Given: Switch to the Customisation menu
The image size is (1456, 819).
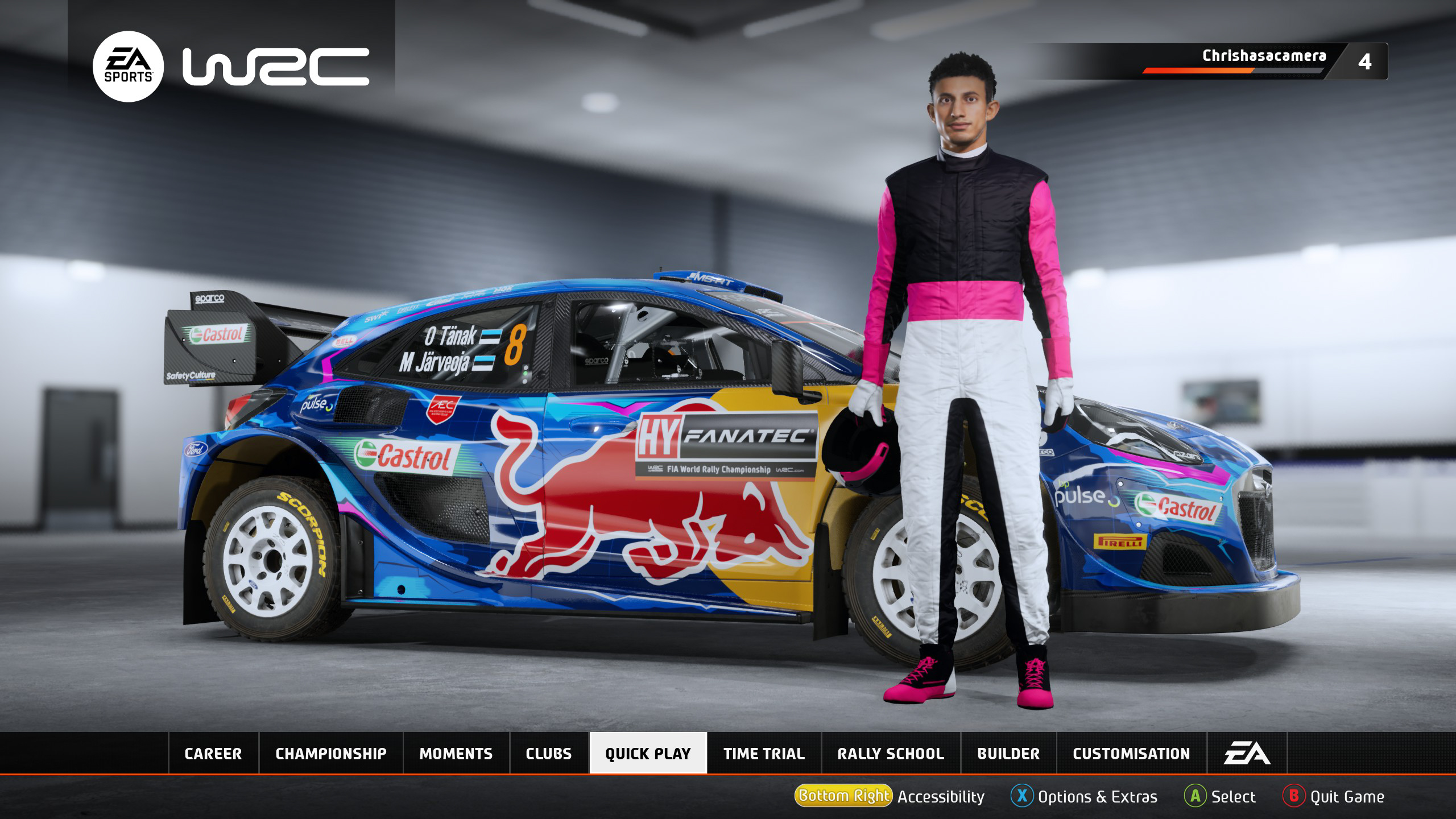Looking at the screenshot, I should pyautogui.click(x=1131, y=754).
